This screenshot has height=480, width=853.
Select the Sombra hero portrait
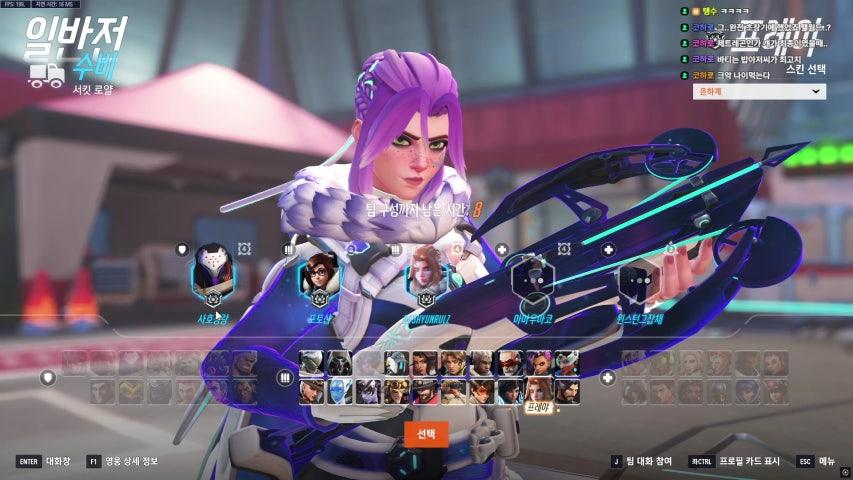536,363
